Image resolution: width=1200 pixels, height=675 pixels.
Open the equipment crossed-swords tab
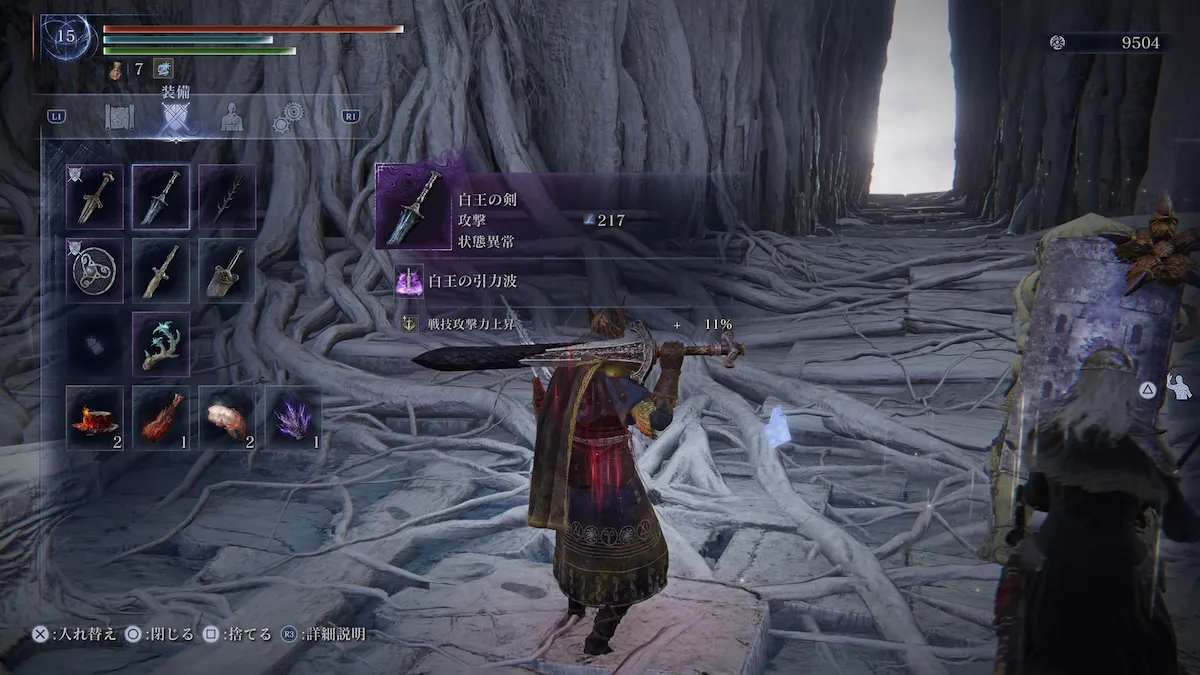click(x=177, y=119)
